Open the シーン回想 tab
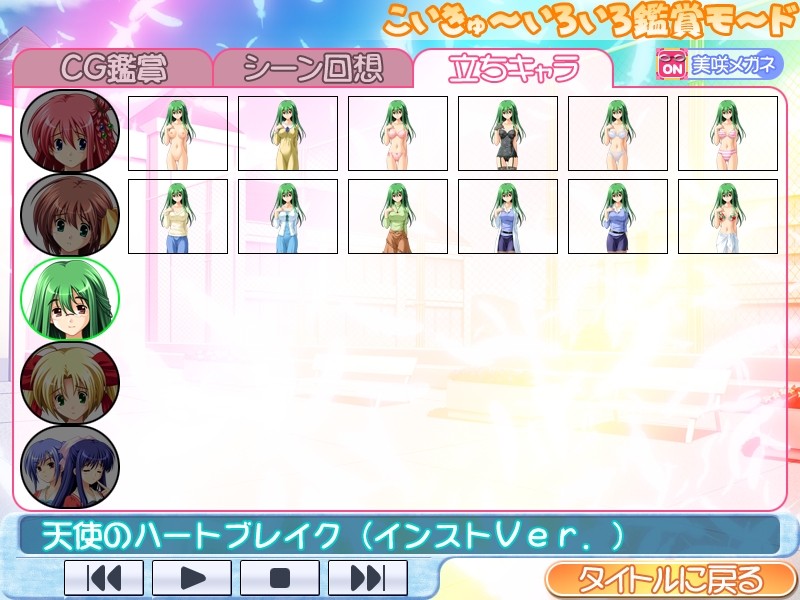800x600 pixels. click(x=312, y=68)
